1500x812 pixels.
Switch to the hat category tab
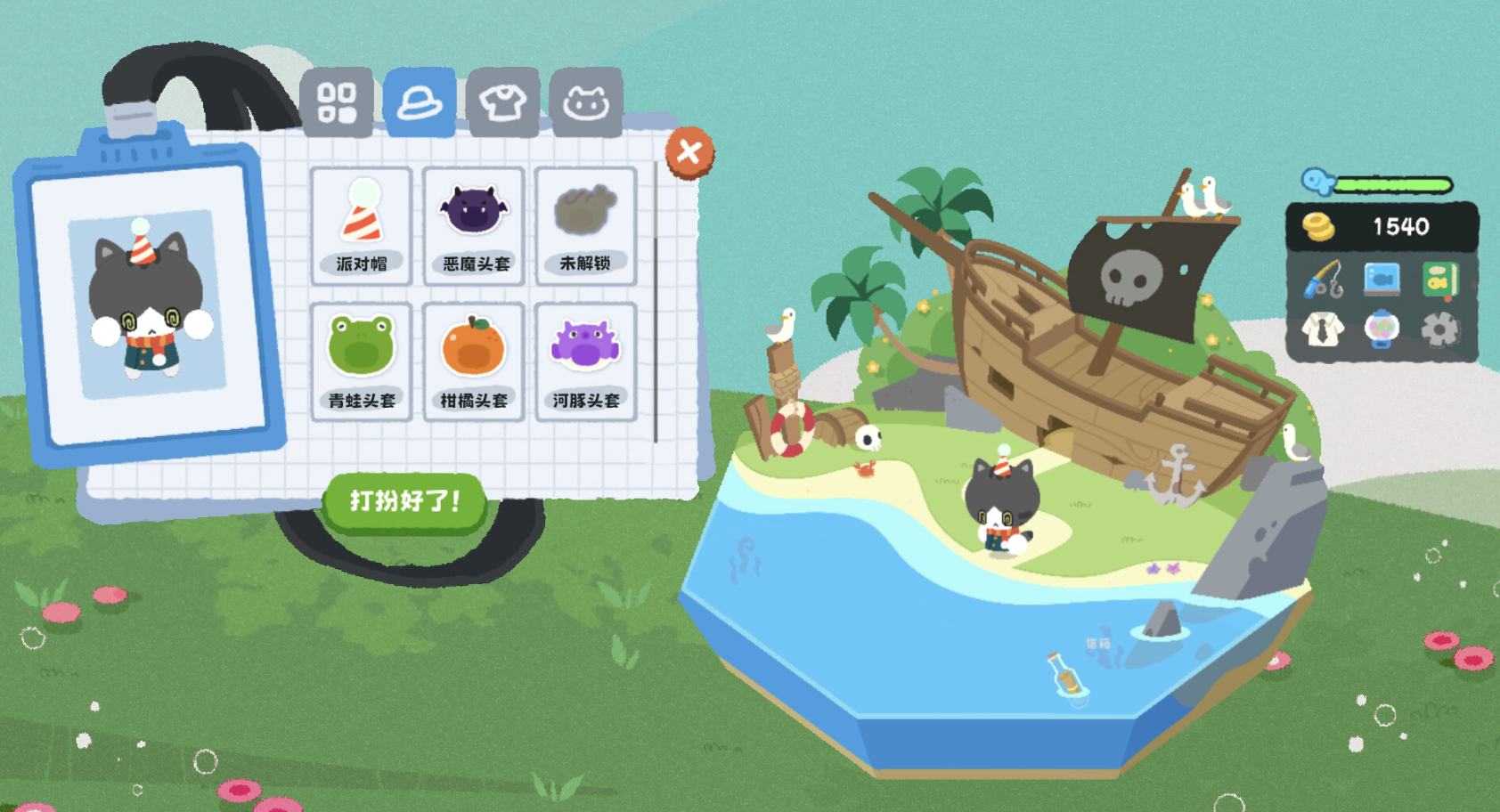point(419,102)
